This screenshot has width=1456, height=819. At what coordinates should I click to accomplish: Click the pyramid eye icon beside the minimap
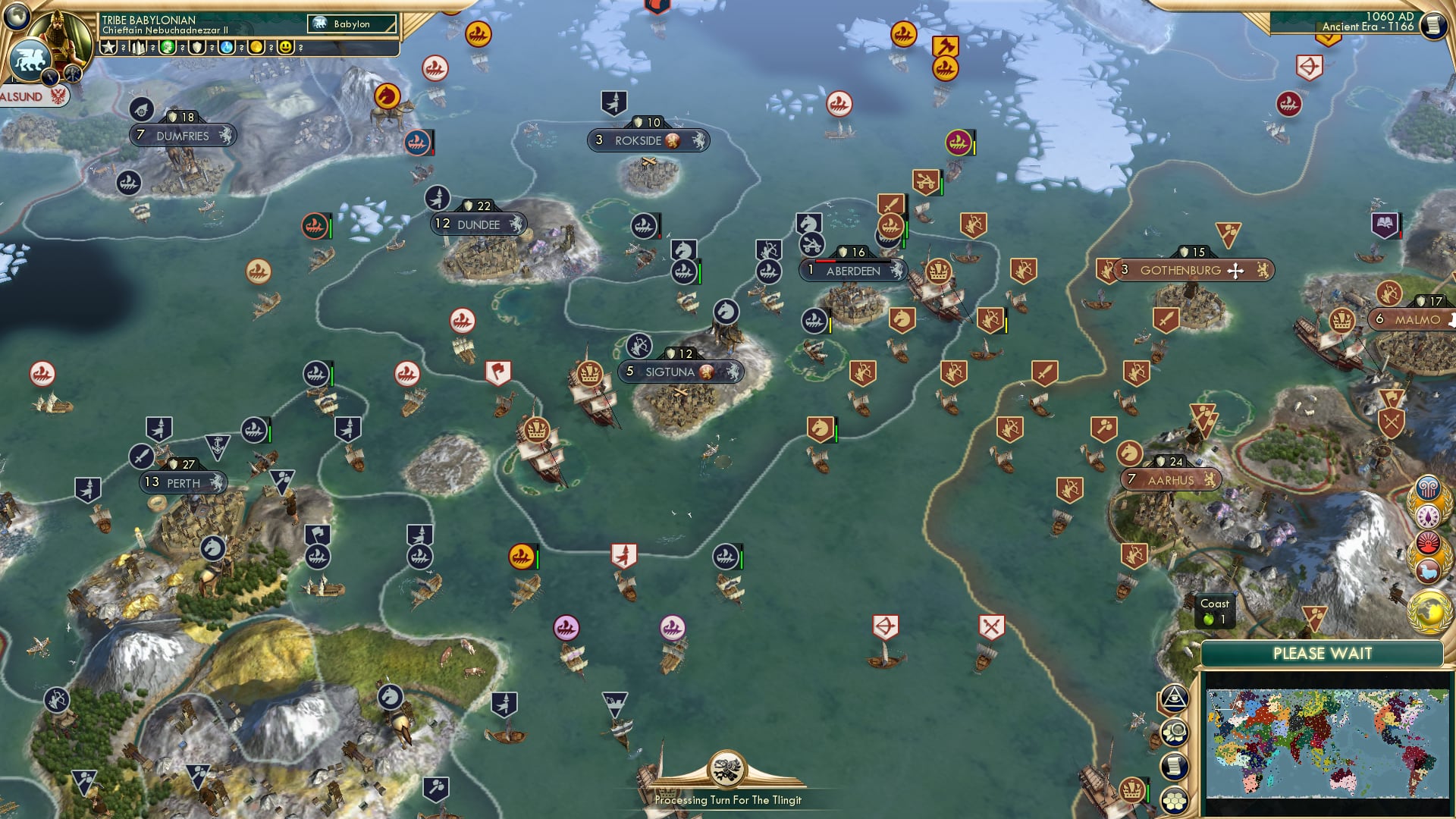[x=1175, y=698]
